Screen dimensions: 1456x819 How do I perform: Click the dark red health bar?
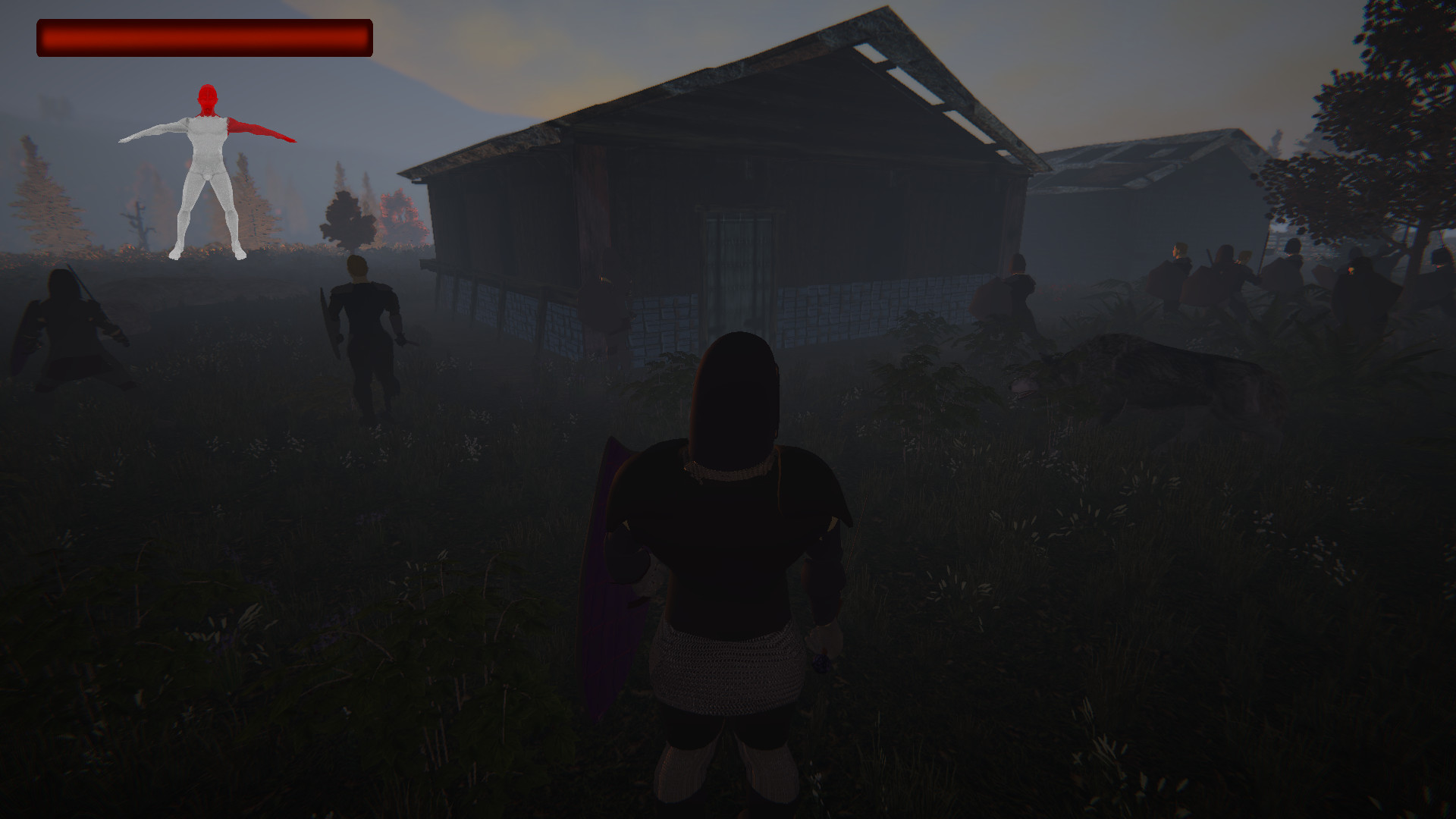[x=205, y=36]
